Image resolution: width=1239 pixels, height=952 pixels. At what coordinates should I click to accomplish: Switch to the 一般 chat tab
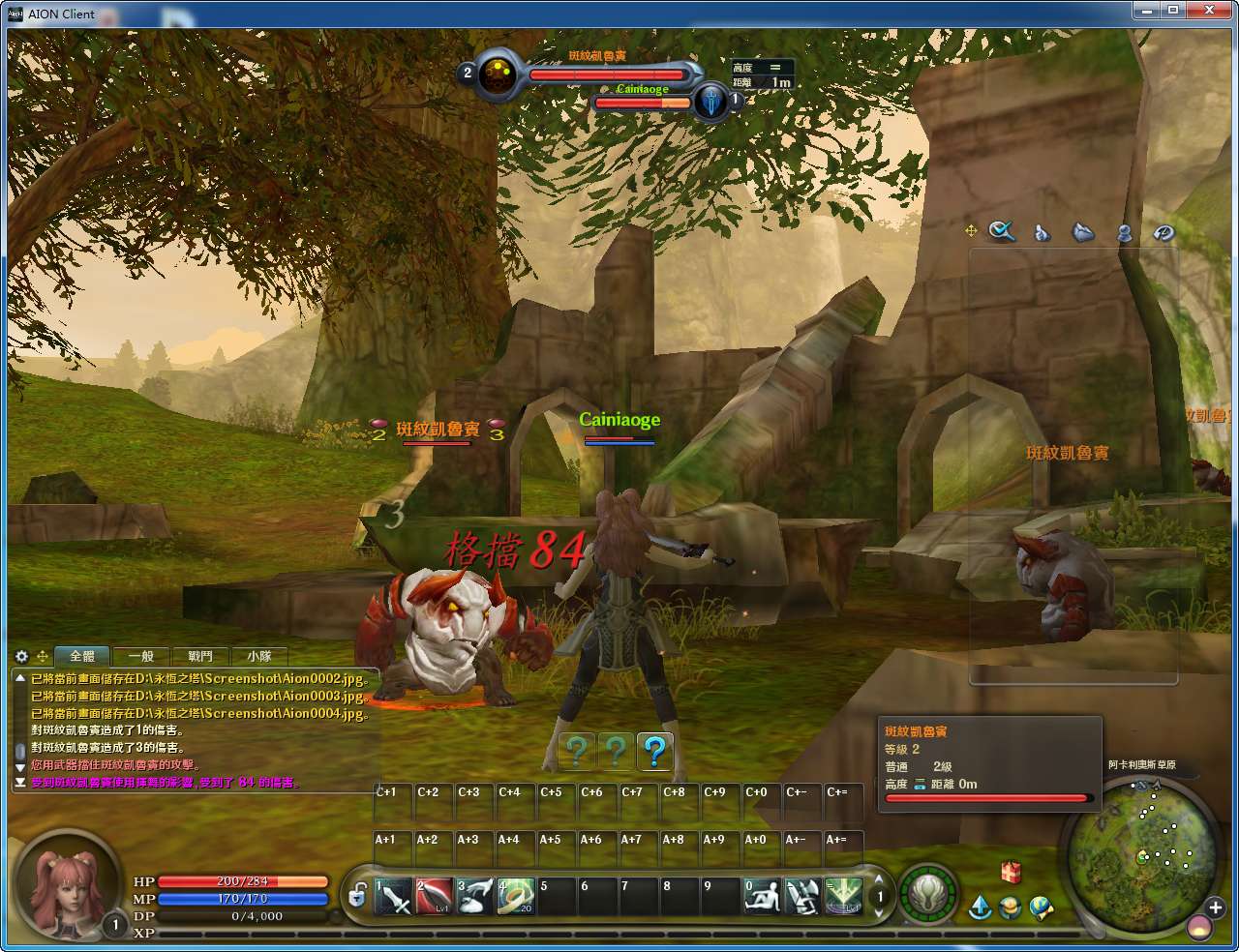point(141,656)
